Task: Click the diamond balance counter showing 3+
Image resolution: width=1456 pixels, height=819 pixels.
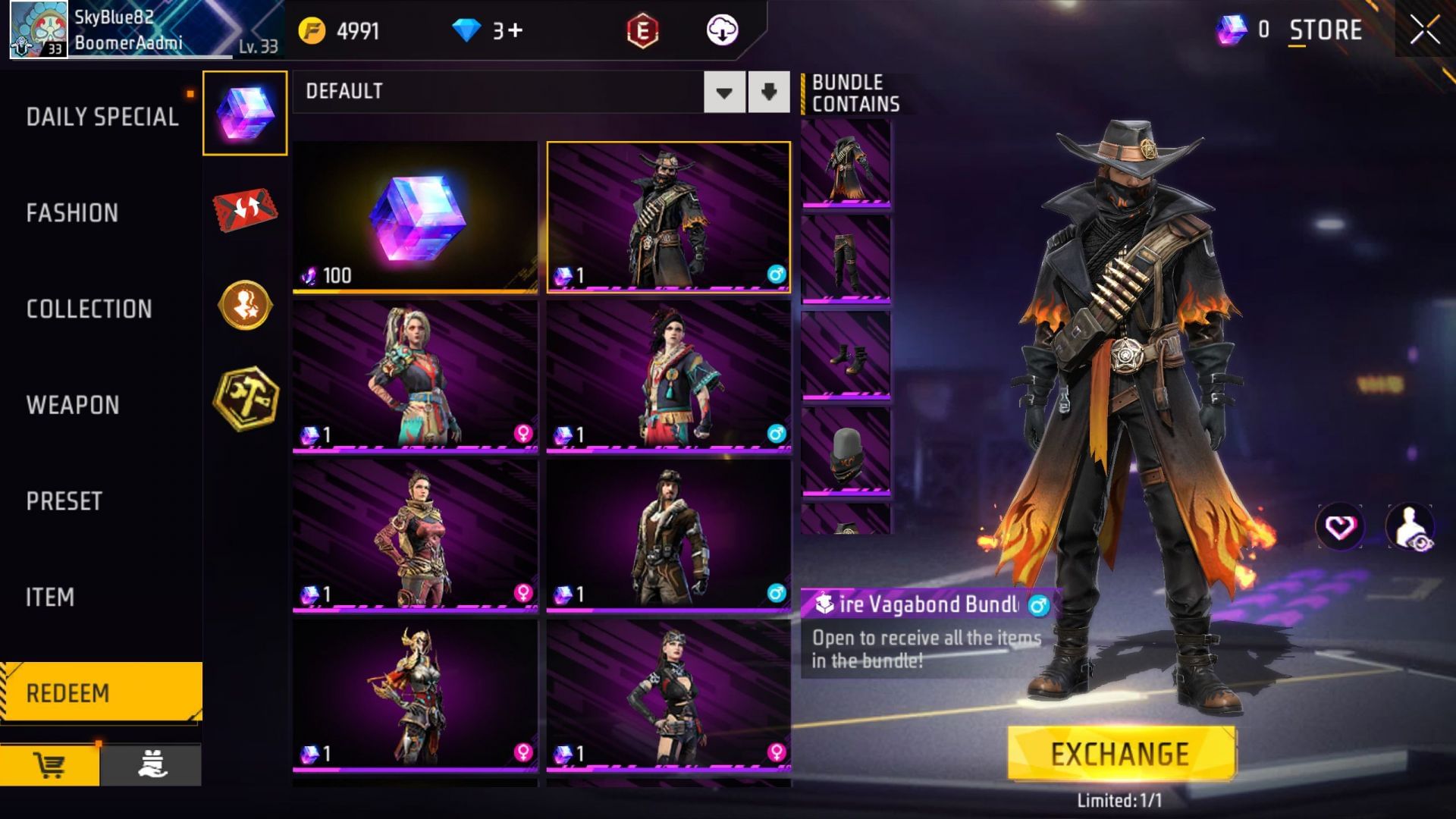Action: (485, 31)
